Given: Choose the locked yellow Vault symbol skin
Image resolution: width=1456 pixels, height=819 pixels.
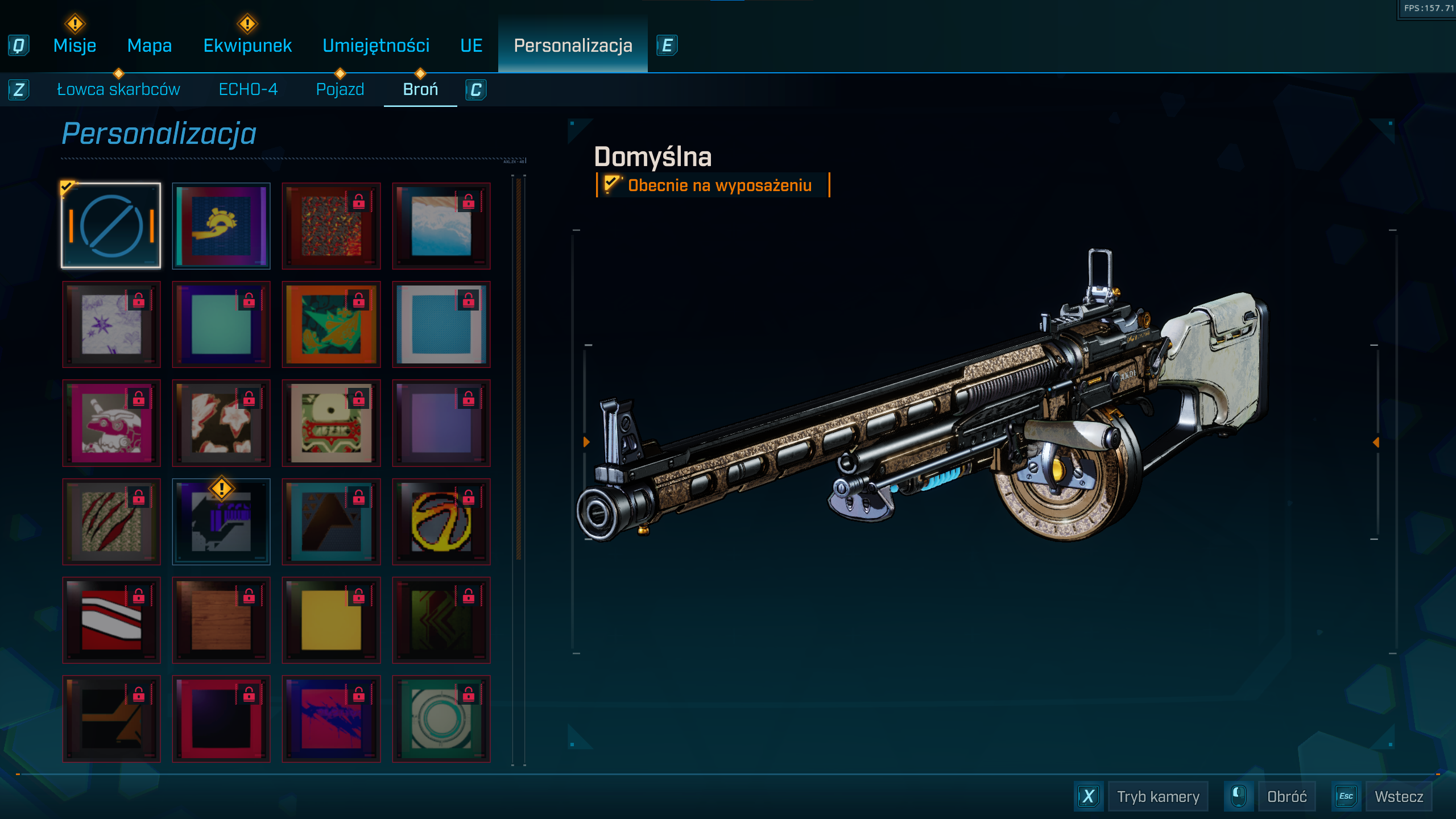Looking at the screenshot, I should click(x=441, y=522).
